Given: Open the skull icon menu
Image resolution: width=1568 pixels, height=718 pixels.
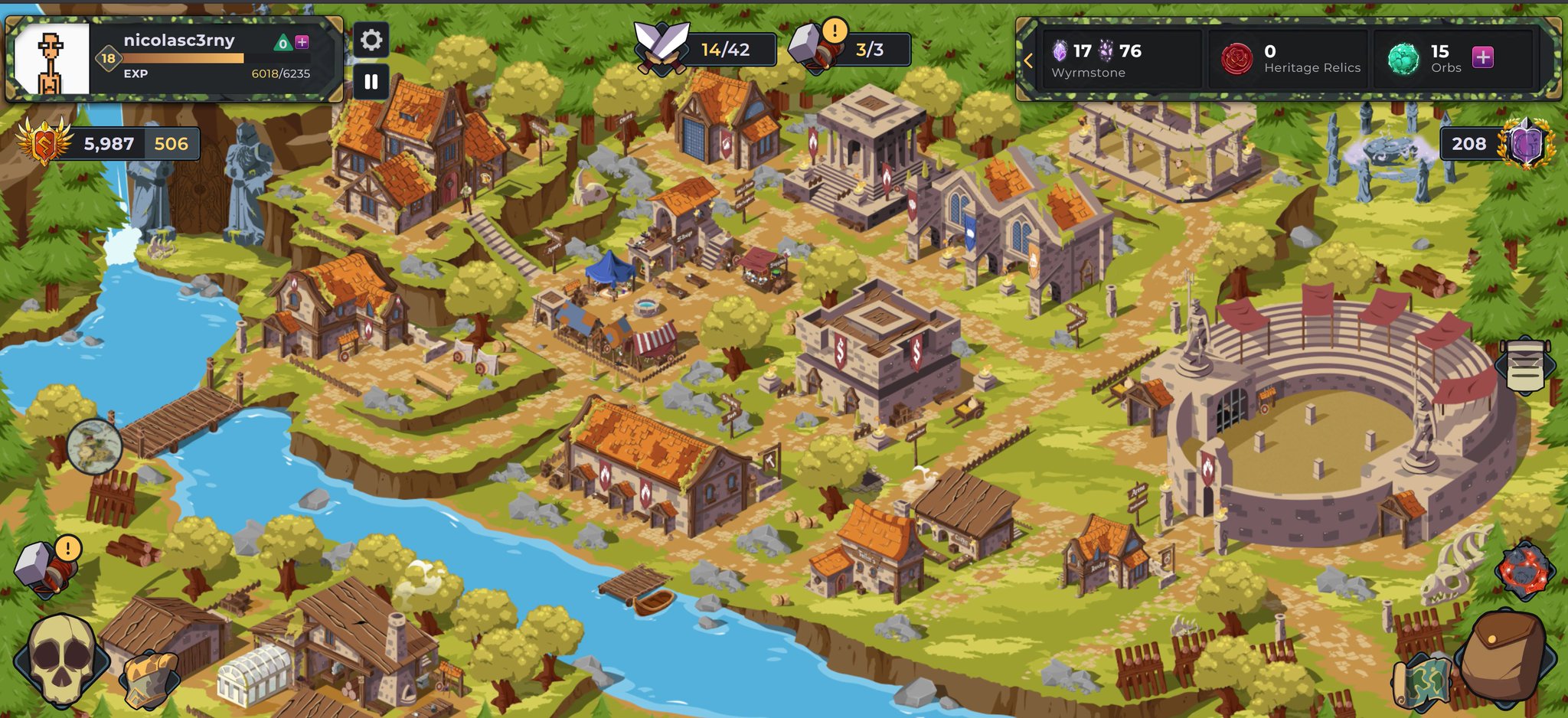Looking at the screenshot, I should pos(61,658).
